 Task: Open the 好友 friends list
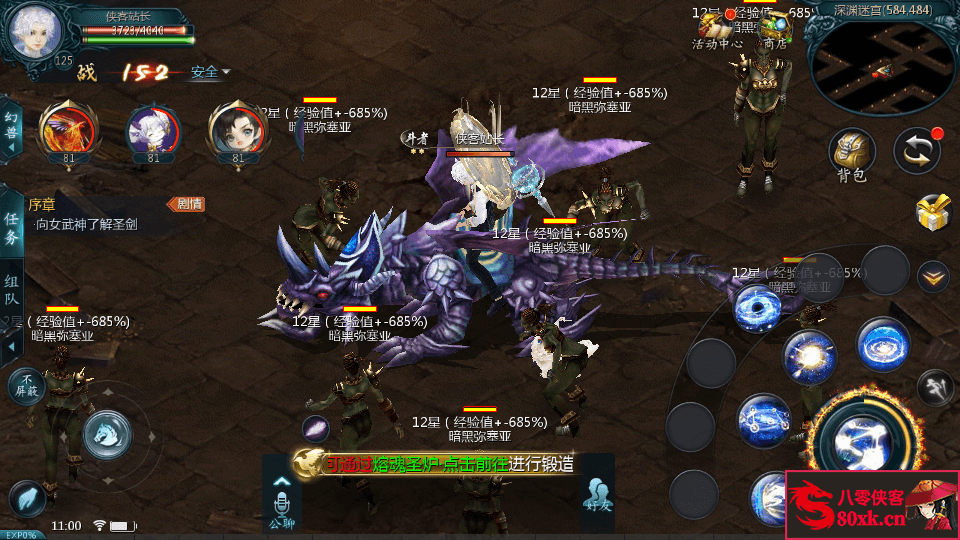tap(597, 493)
